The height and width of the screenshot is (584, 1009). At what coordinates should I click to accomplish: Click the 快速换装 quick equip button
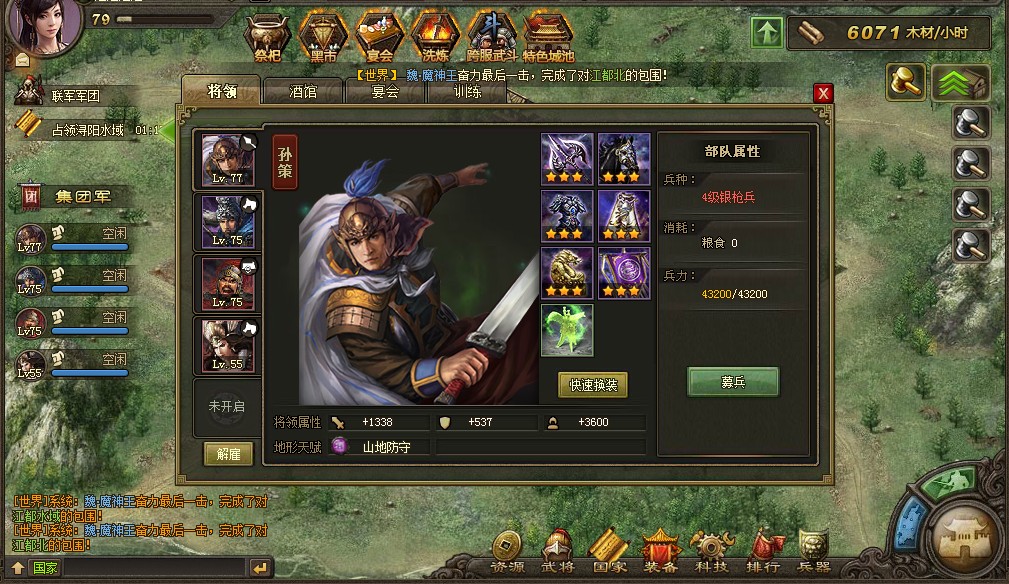(593, 385)
